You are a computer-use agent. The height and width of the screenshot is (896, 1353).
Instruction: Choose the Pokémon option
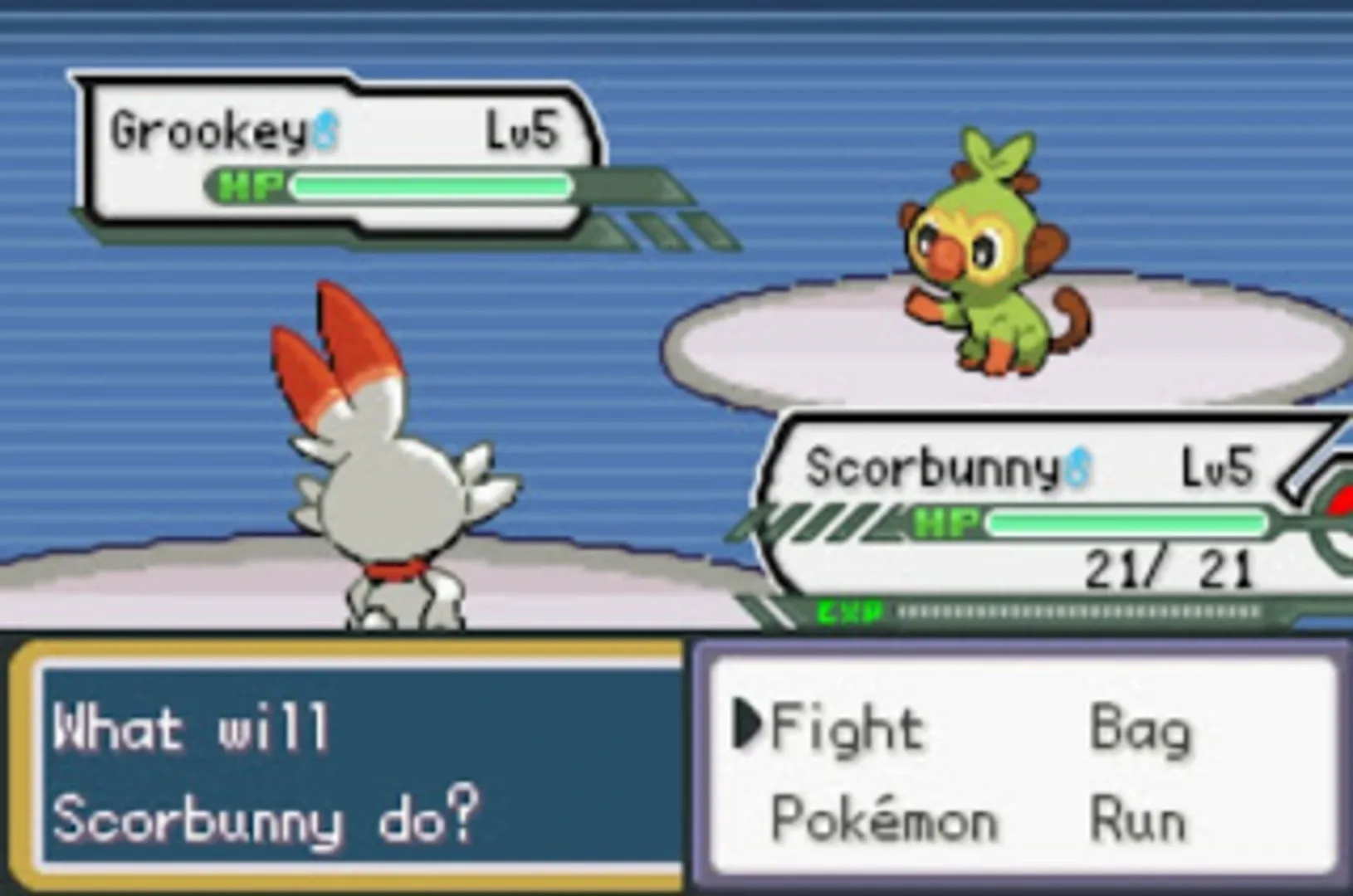884,820
